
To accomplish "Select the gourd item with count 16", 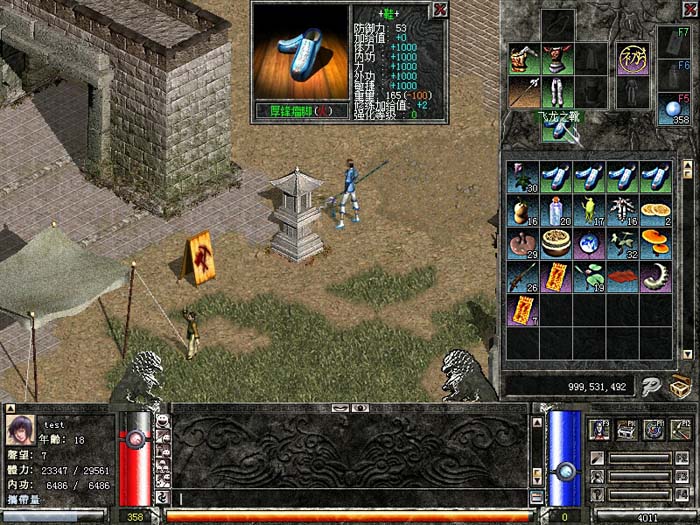I will [x=522, y=212].
